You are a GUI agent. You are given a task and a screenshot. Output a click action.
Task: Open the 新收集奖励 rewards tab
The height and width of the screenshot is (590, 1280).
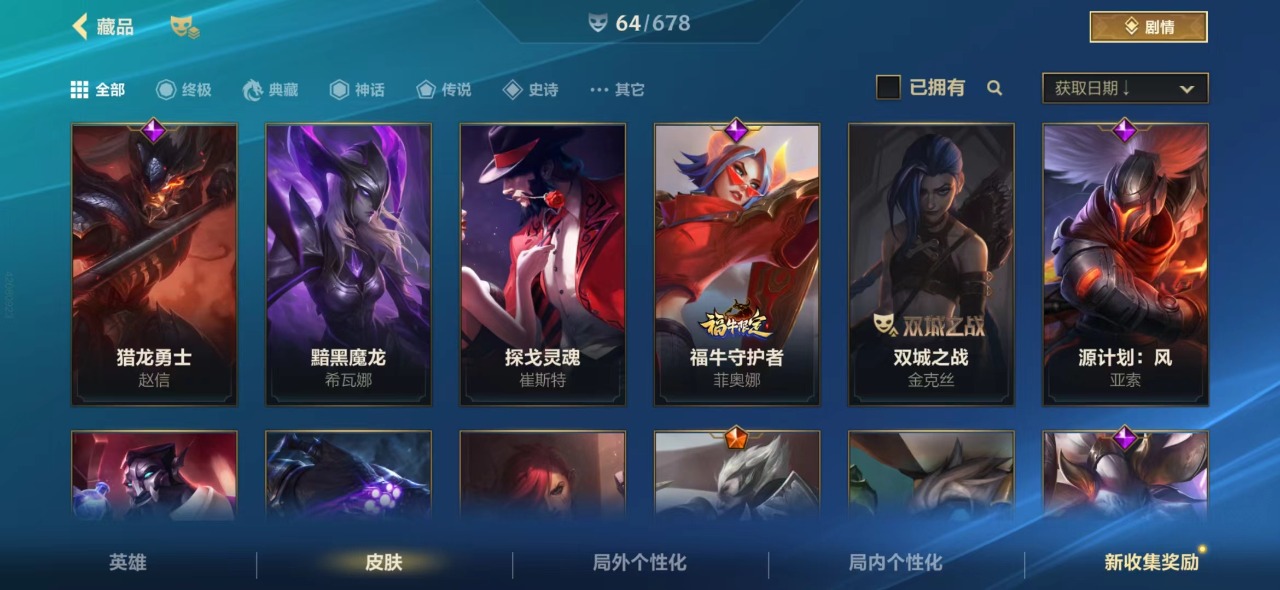(1151, 563)
